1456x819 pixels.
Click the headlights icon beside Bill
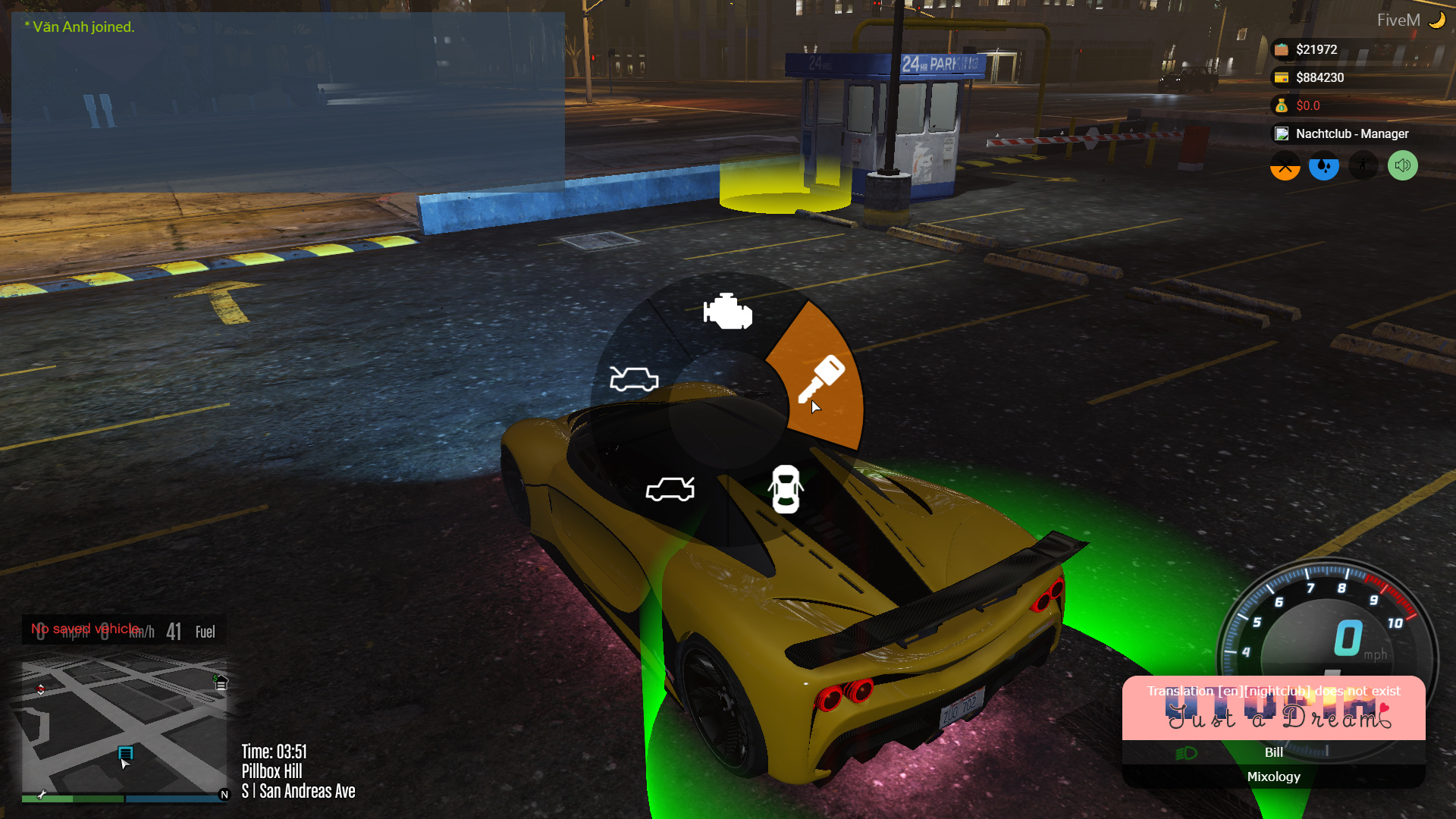(x=1185, y=752)
